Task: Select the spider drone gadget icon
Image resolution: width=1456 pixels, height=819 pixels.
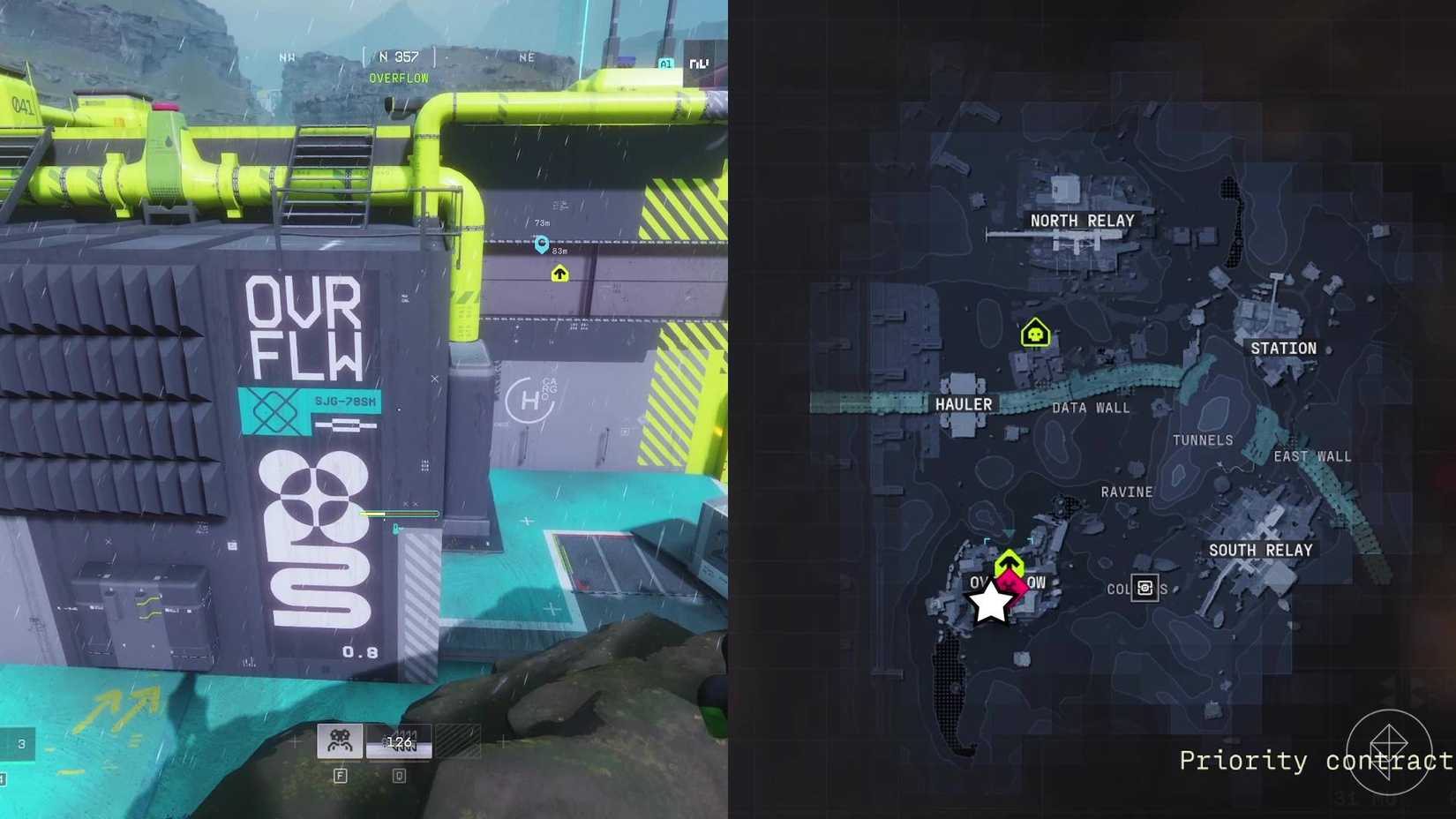Action: [339, 740]
